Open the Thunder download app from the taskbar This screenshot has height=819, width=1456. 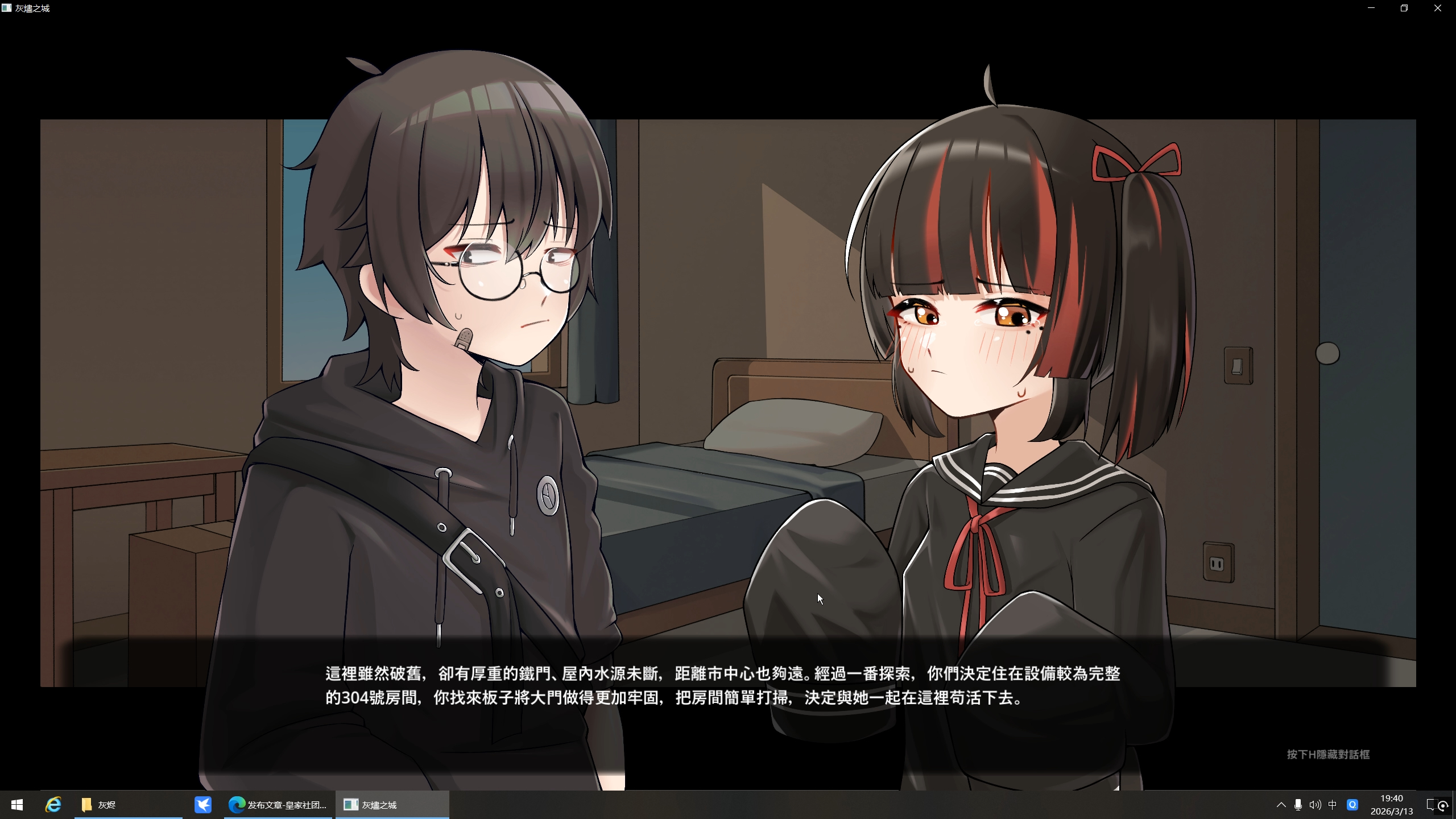click(x=203, y=805)
